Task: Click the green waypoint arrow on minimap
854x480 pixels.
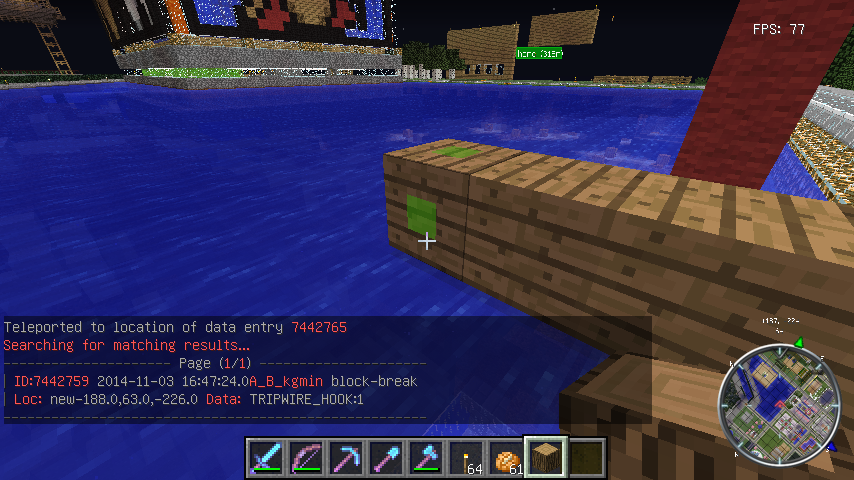Action: 798,344
